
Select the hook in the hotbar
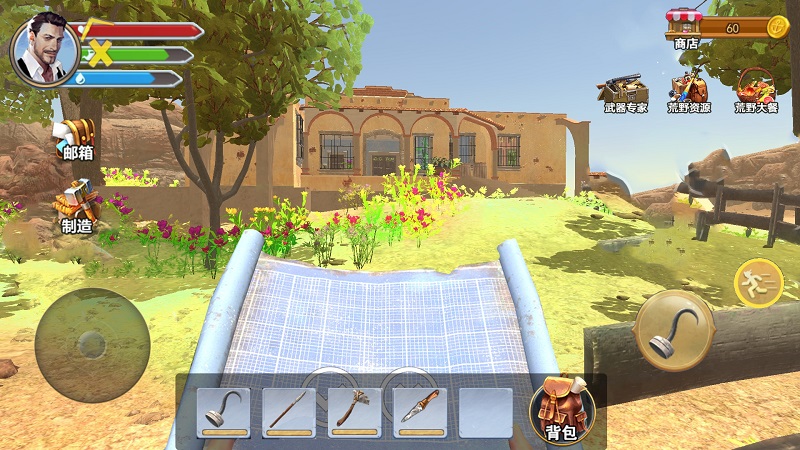224,411
